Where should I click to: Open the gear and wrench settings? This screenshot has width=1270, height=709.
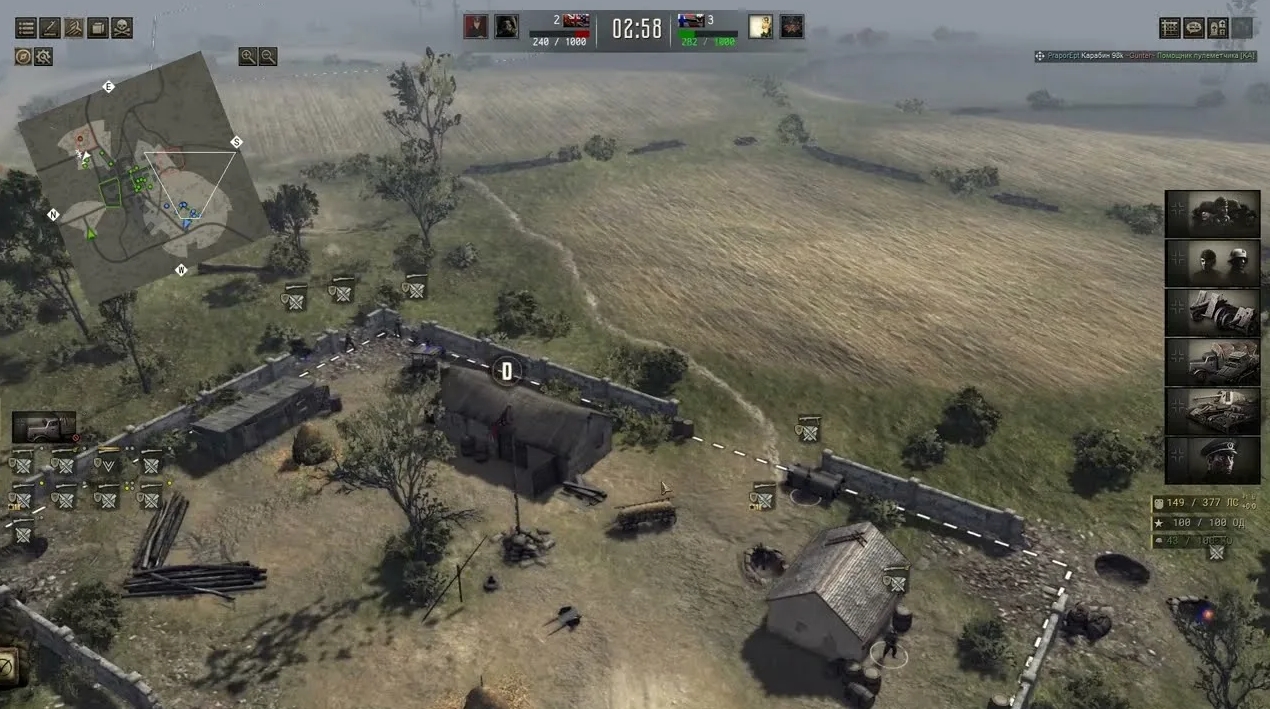(43, 57)
